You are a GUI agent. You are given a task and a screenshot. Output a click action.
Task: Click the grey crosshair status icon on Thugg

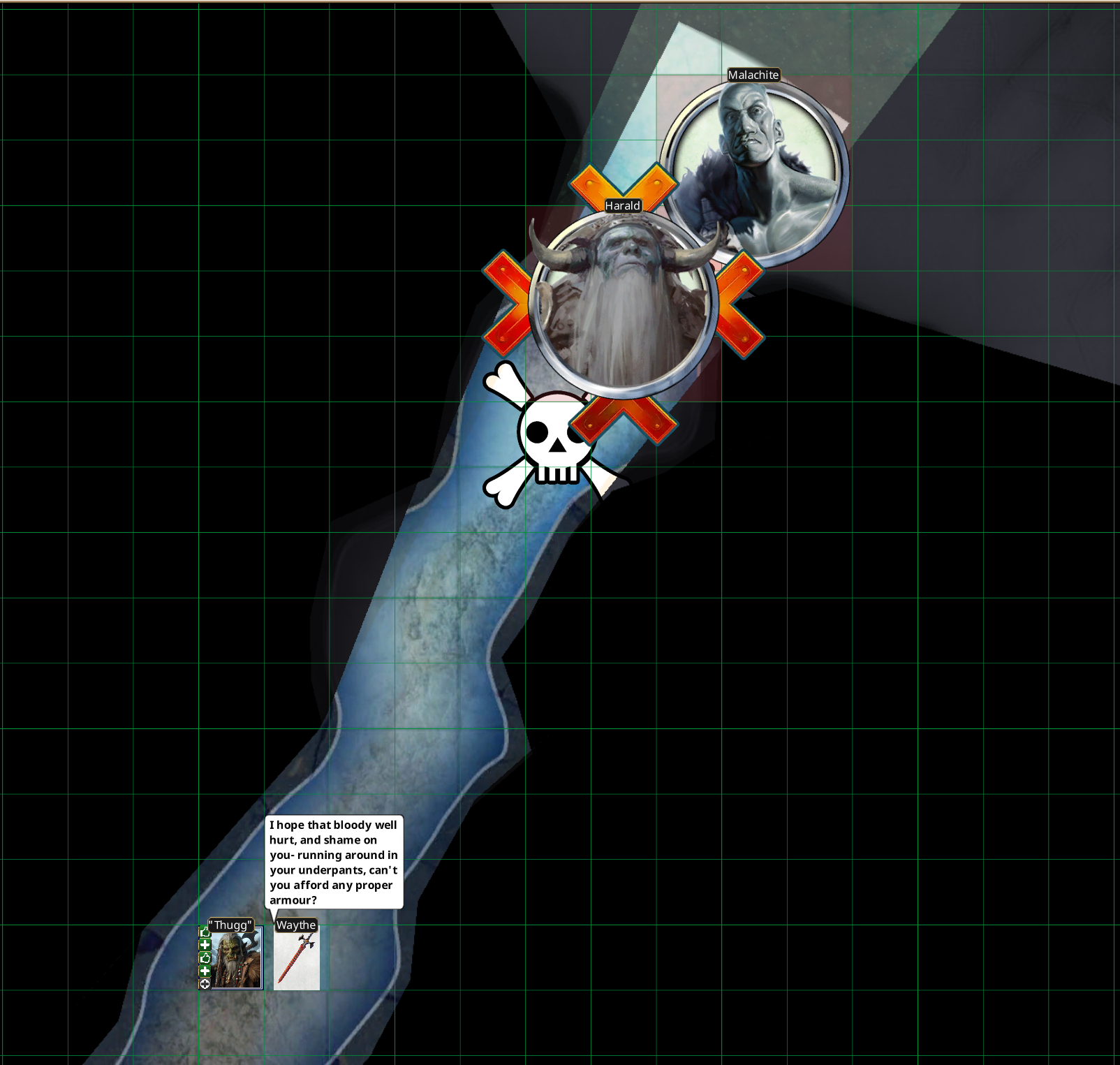point(205,984)
